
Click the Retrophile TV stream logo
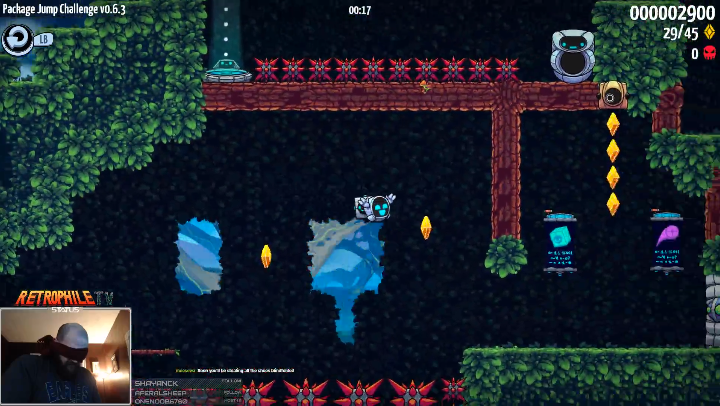(x=64, y=298)
